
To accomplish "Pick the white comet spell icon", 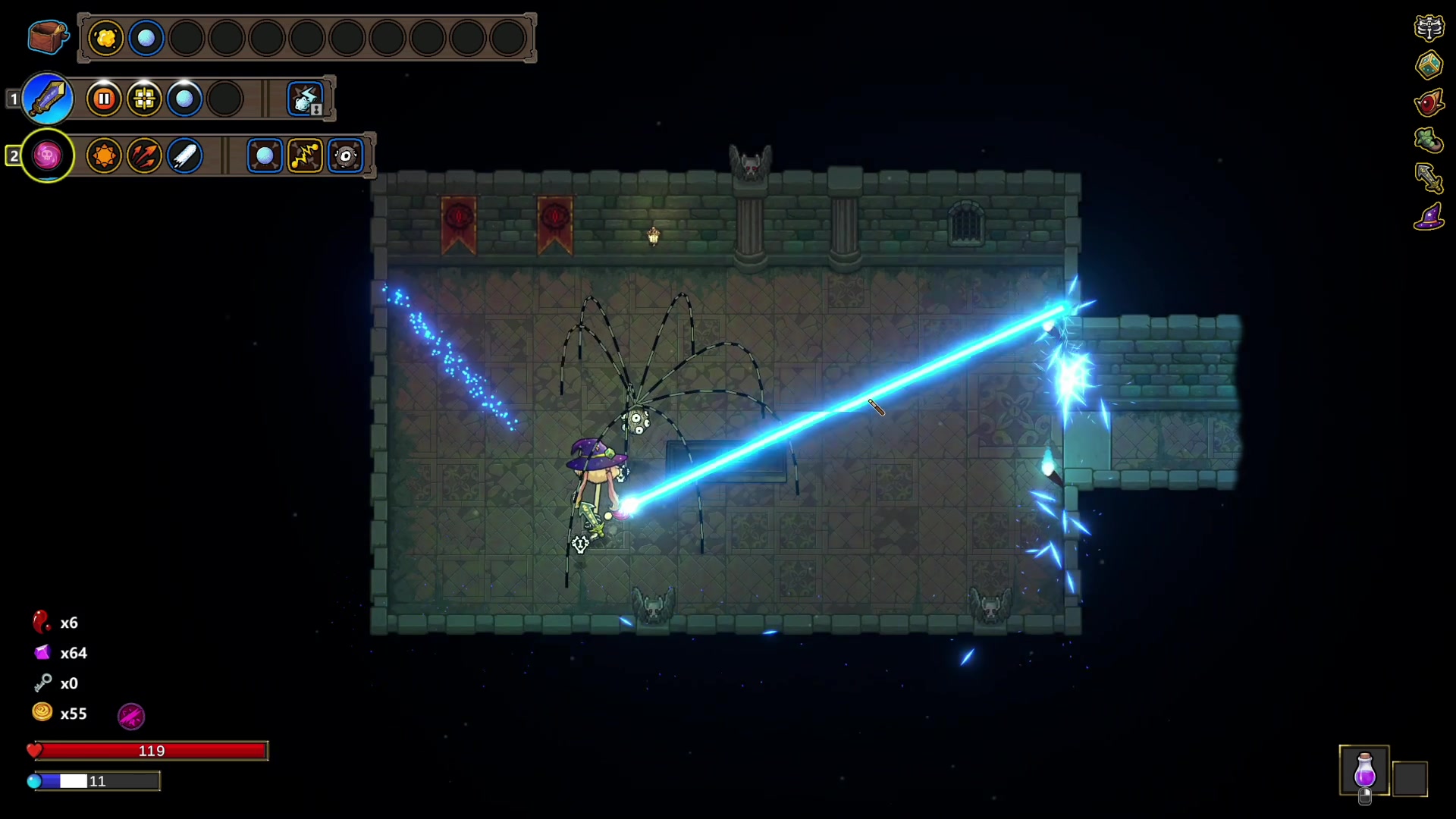I will (184, 156).
